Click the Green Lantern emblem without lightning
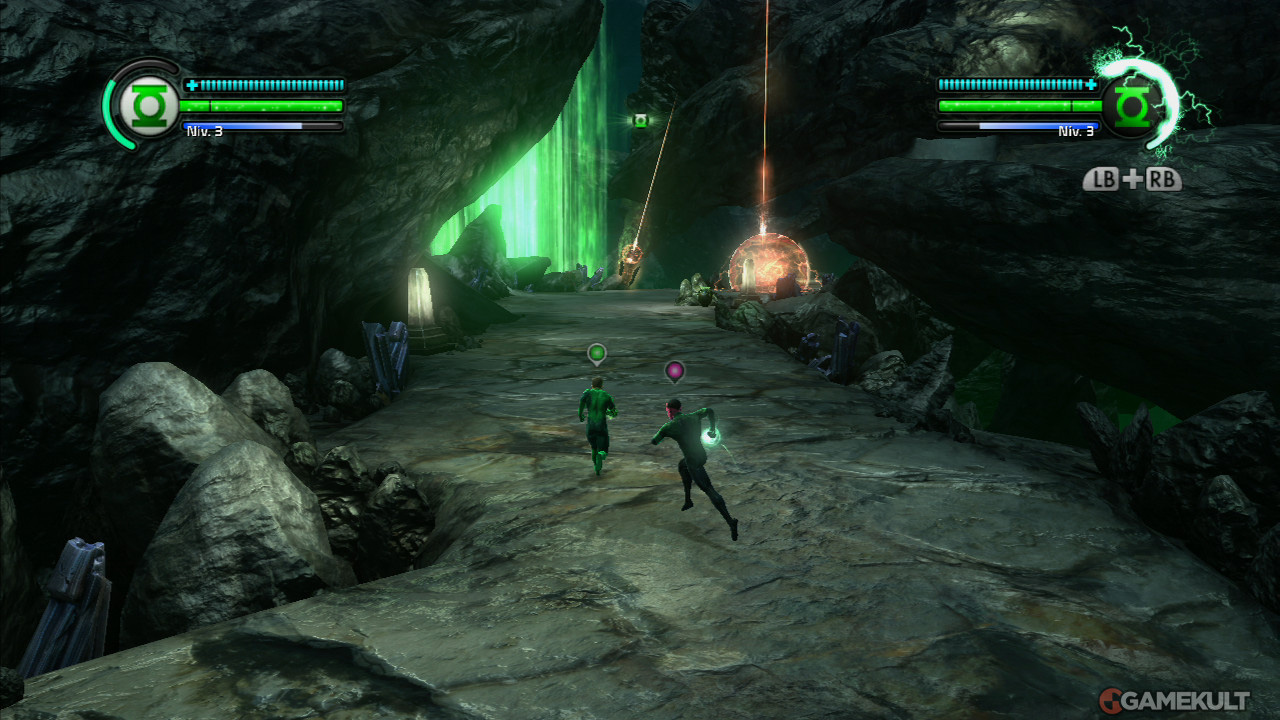This screenshot has width=1280, height=720. pos(148,104)
